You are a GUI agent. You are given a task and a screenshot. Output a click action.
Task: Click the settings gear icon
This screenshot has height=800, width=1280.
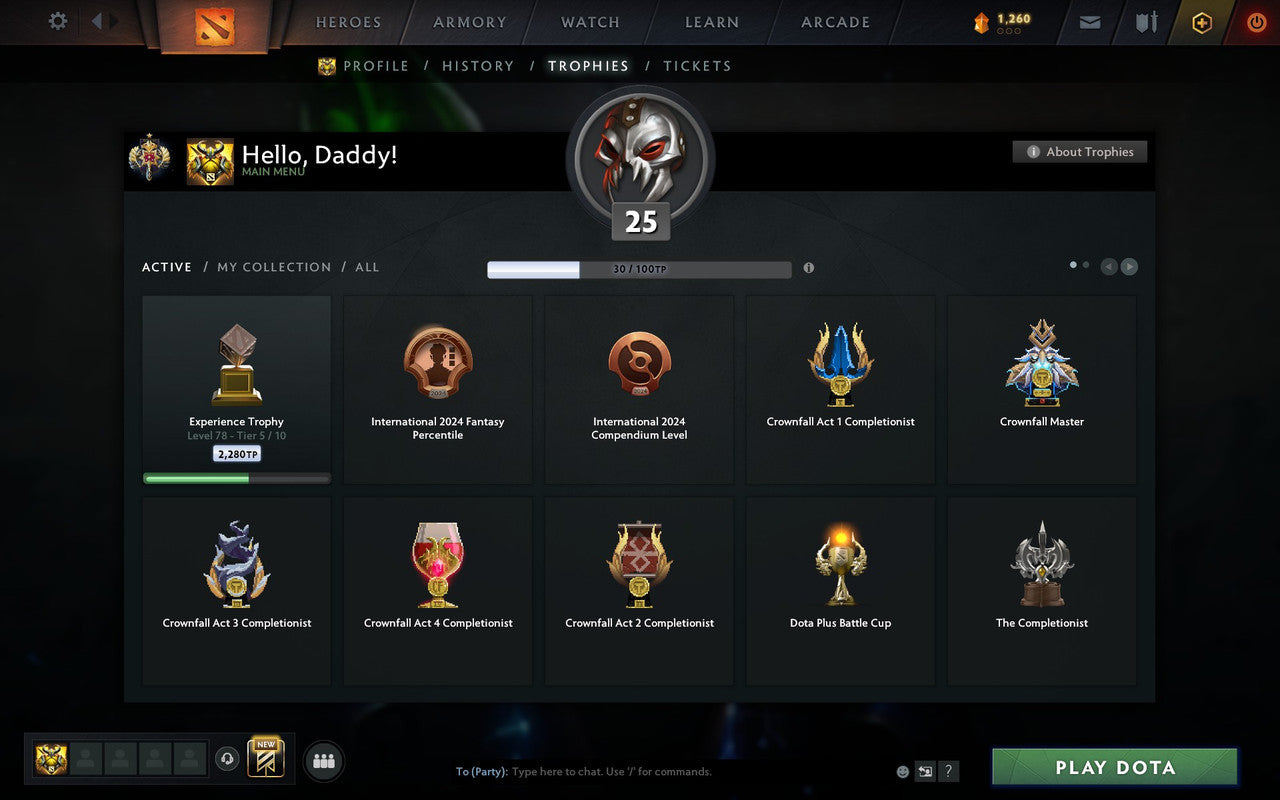[x=57, y=21]
